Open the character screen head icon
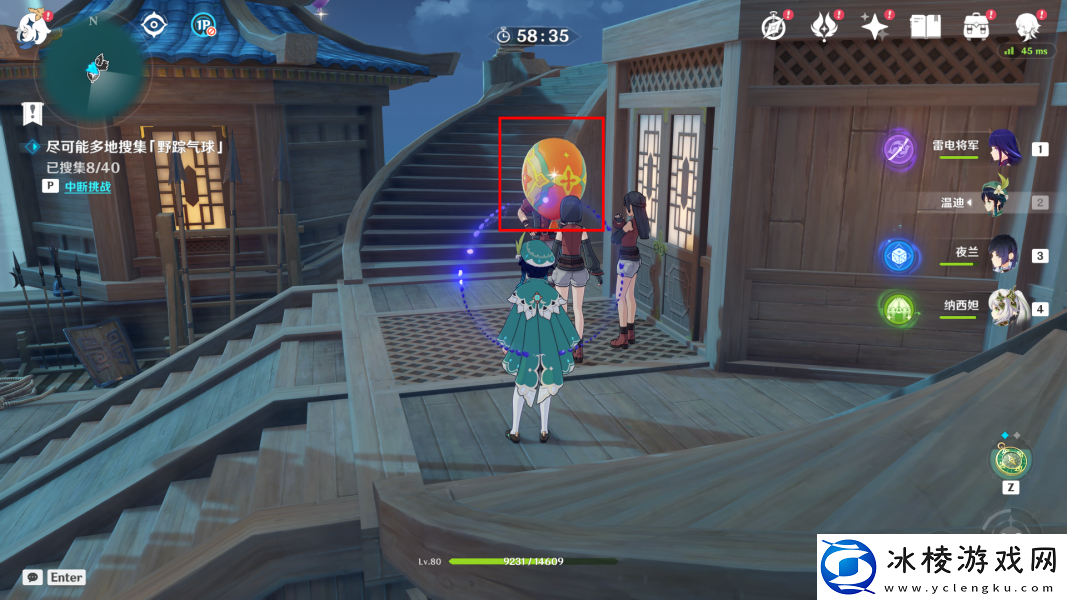 1027,27
